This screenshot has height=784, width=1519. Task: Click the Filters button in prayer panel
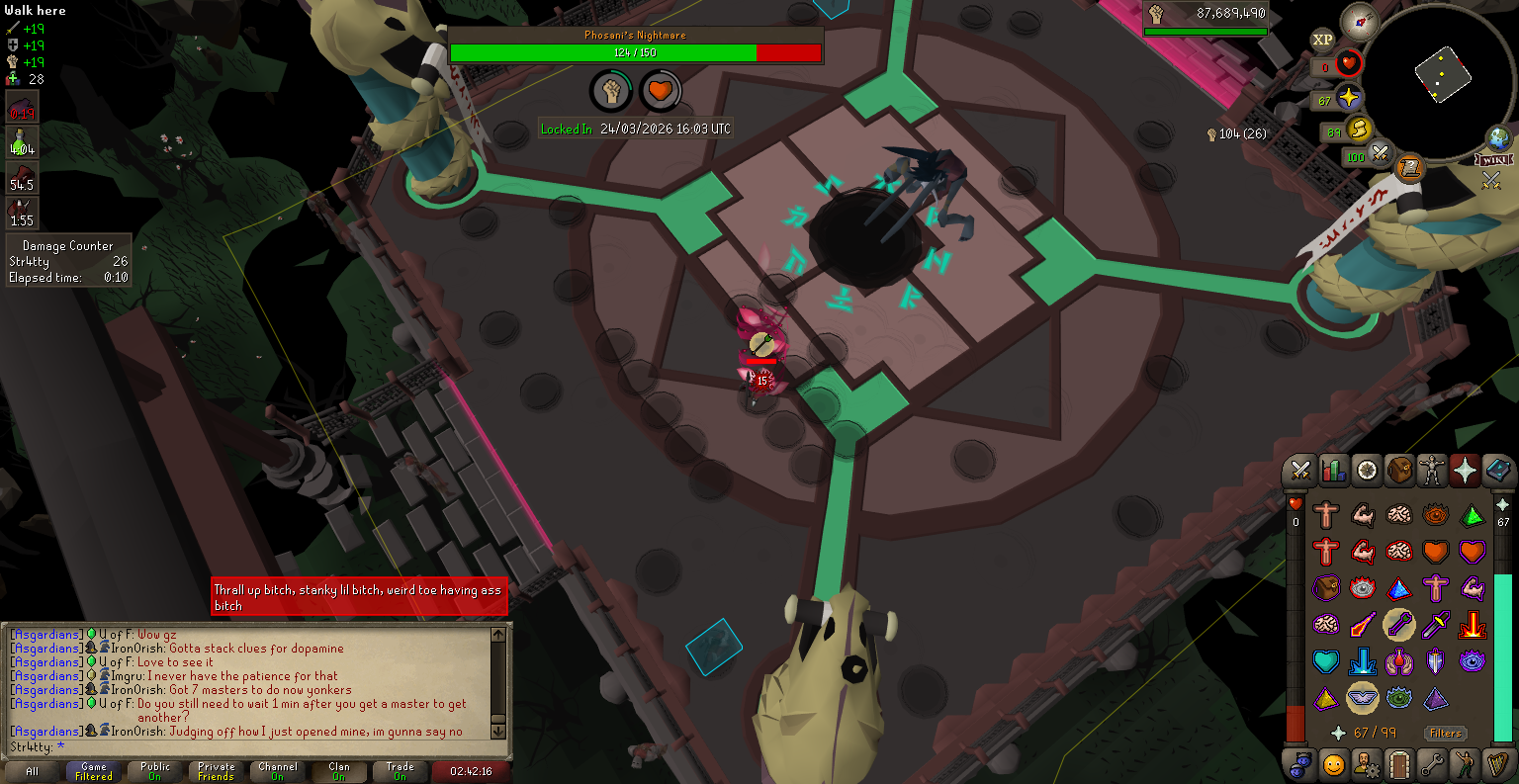[1445, 733]
